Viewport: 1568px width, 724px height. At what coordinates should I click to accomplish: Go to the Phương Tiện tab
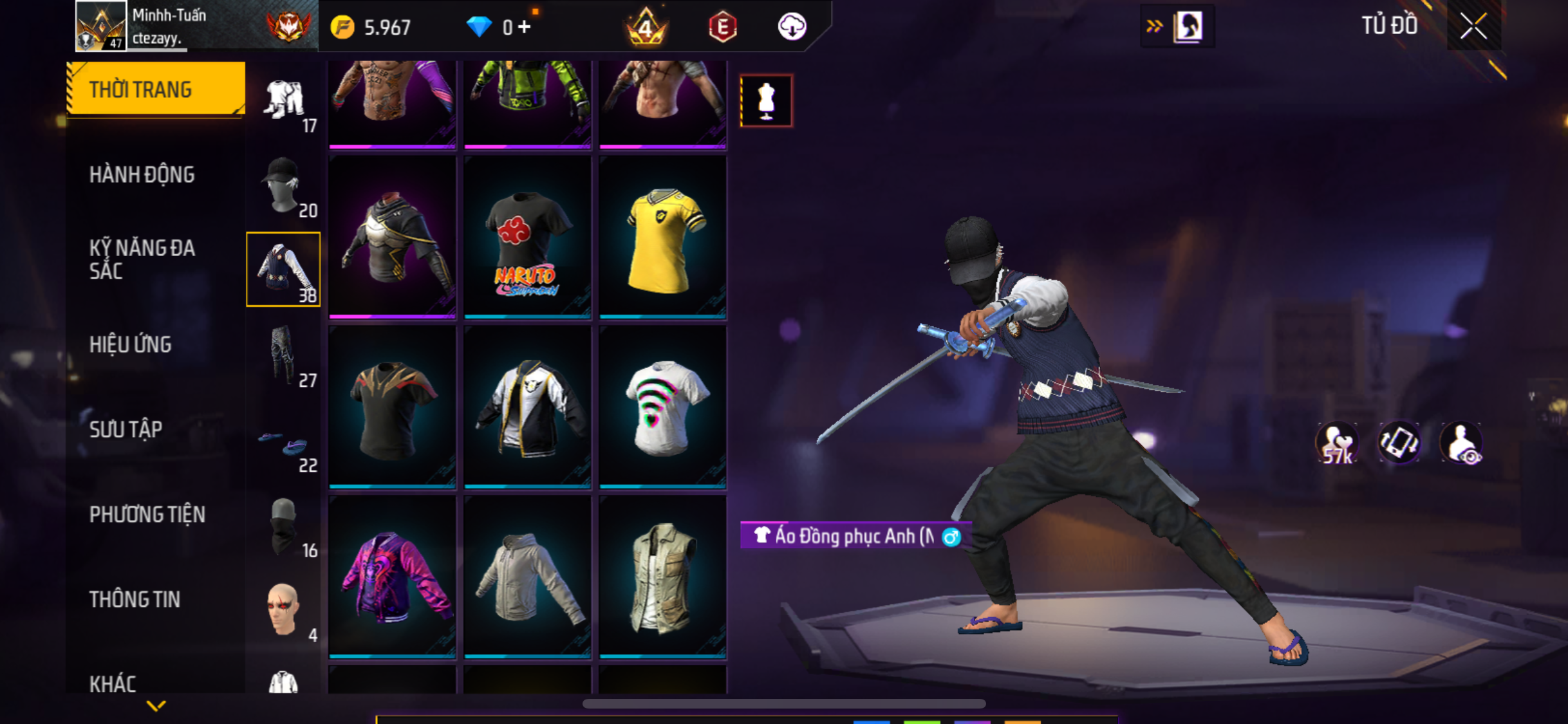(x=147, y=514)
